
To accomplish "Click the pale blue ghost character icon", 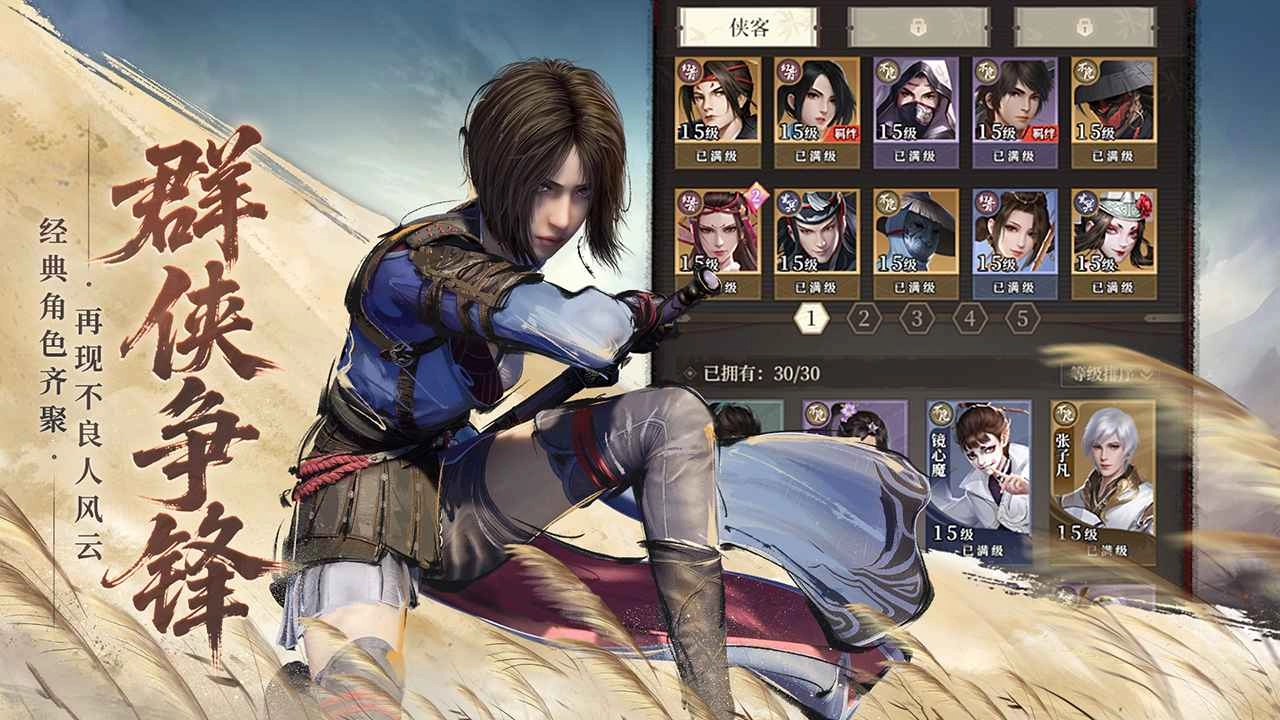I will [x=915, y=230].
